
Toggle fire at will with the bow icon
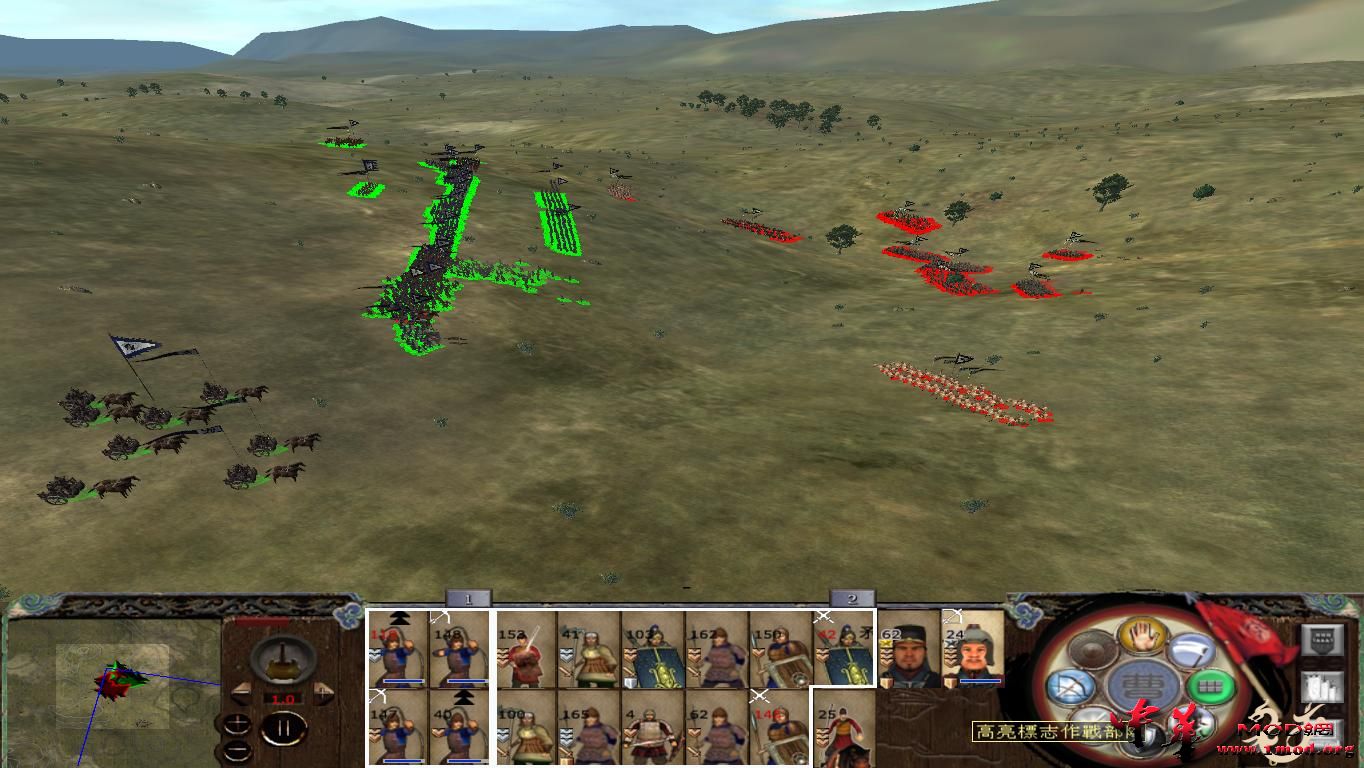1073,684
